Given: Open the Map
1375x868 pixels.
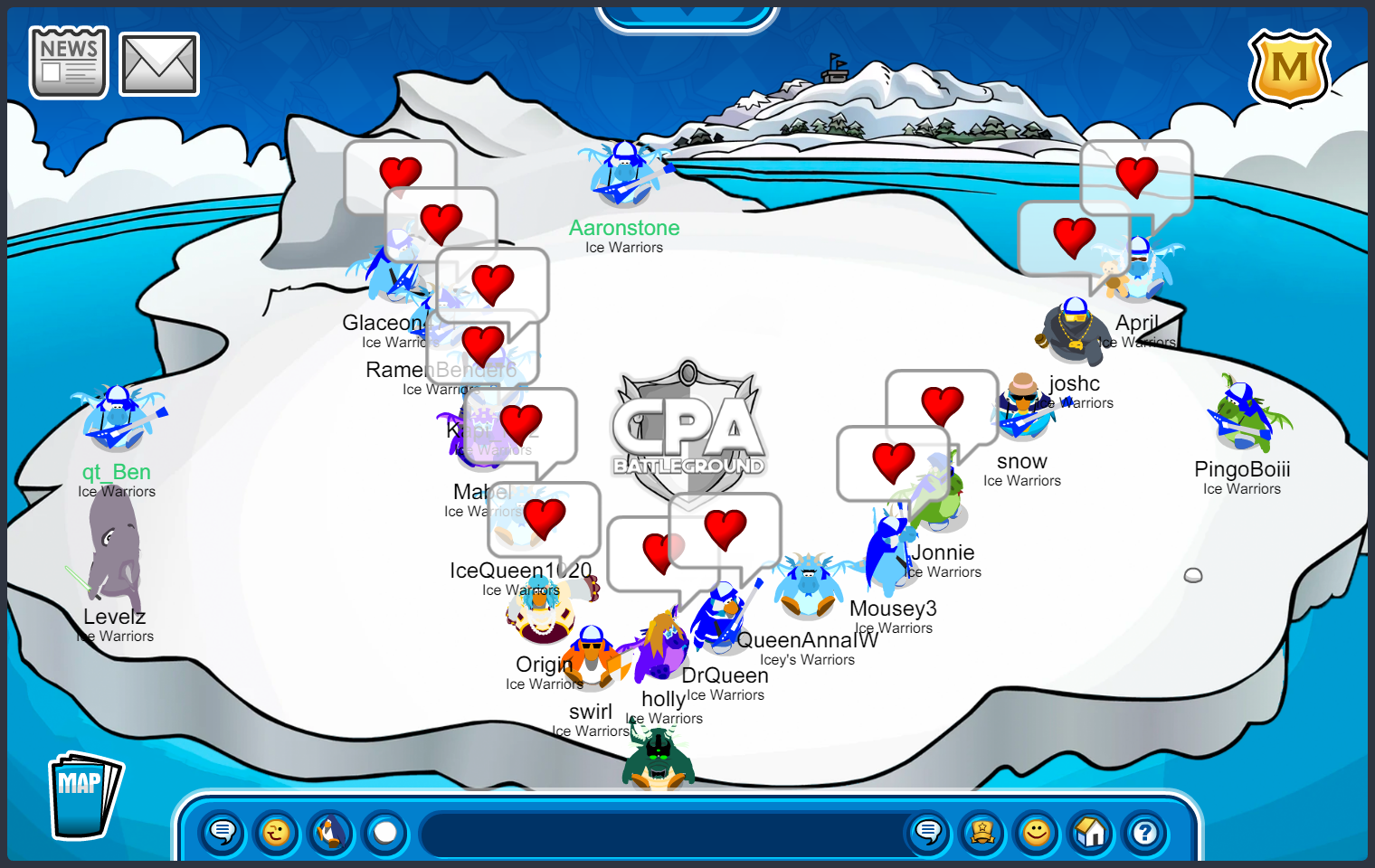Looking at the screenshot, I should (x=84, y=796).
